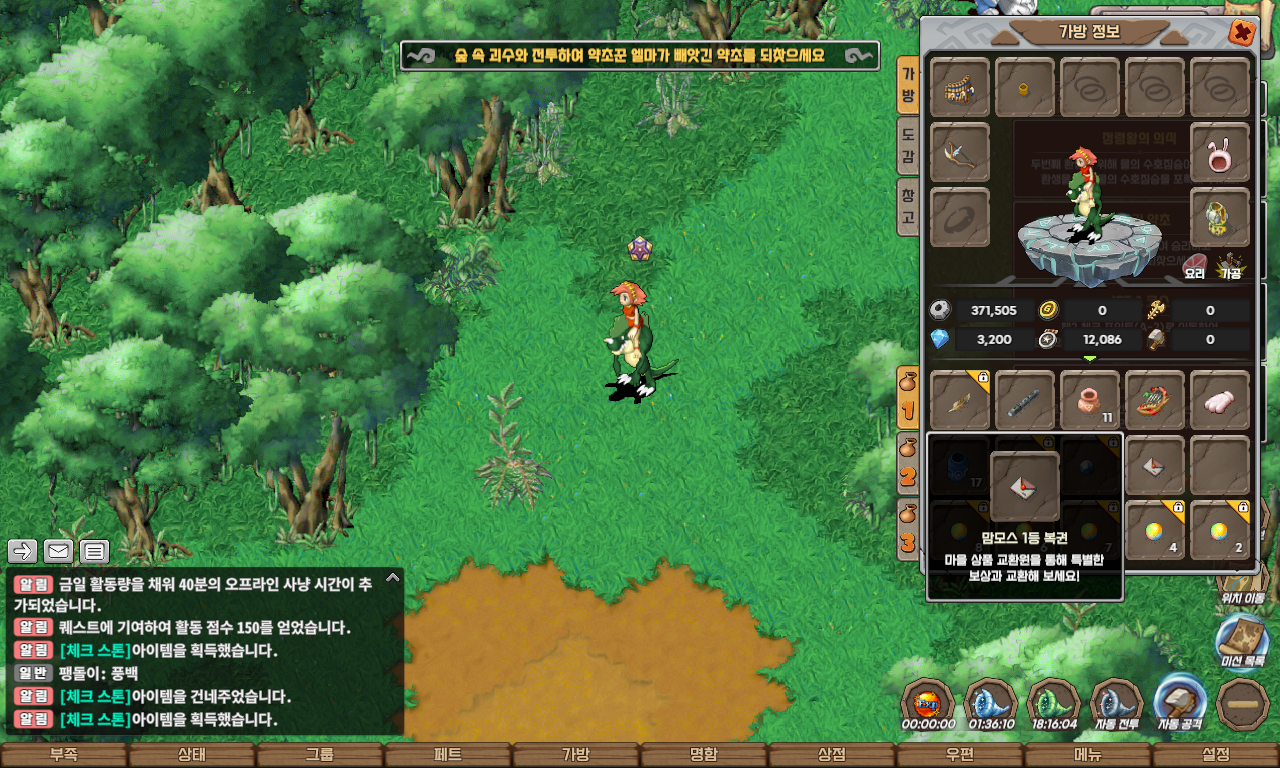Click the pink glove item slot

1220,400
